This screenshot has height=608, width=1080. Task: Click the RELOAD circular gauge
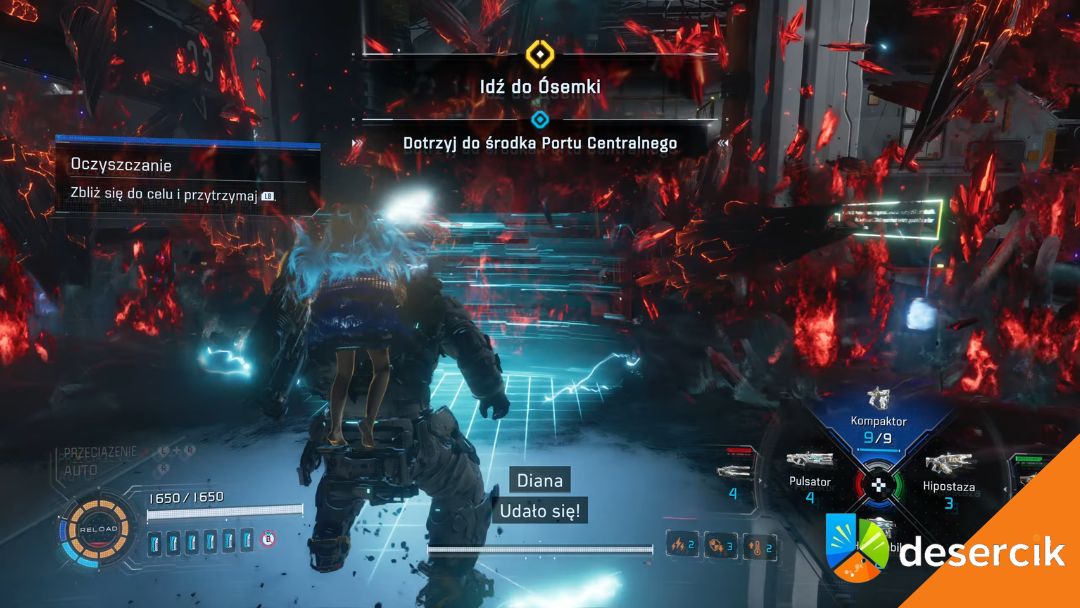point(100,528)
